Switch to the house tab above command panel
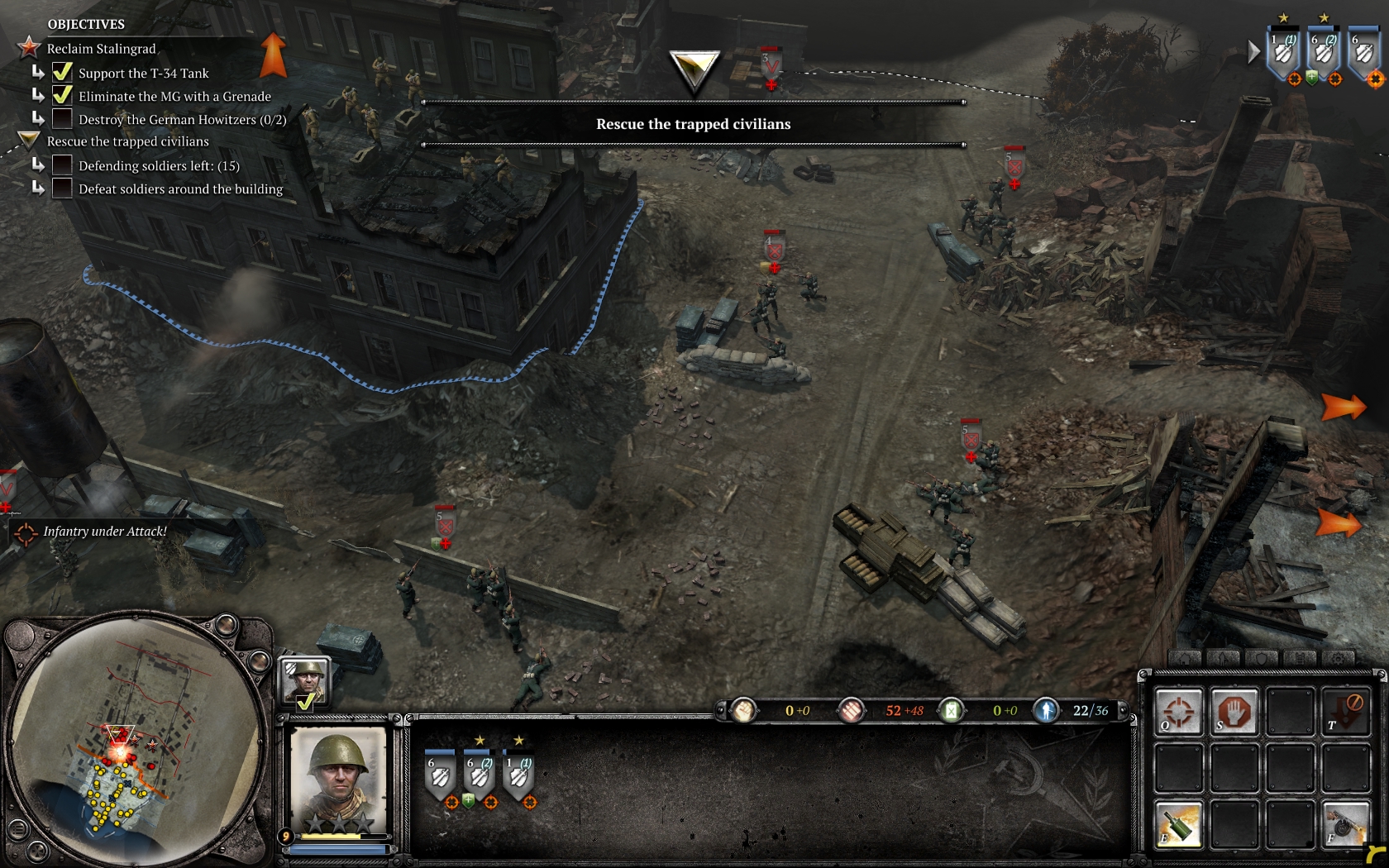The height and width of the screenshot is (868, 1389). click(x=1185, y=659)
